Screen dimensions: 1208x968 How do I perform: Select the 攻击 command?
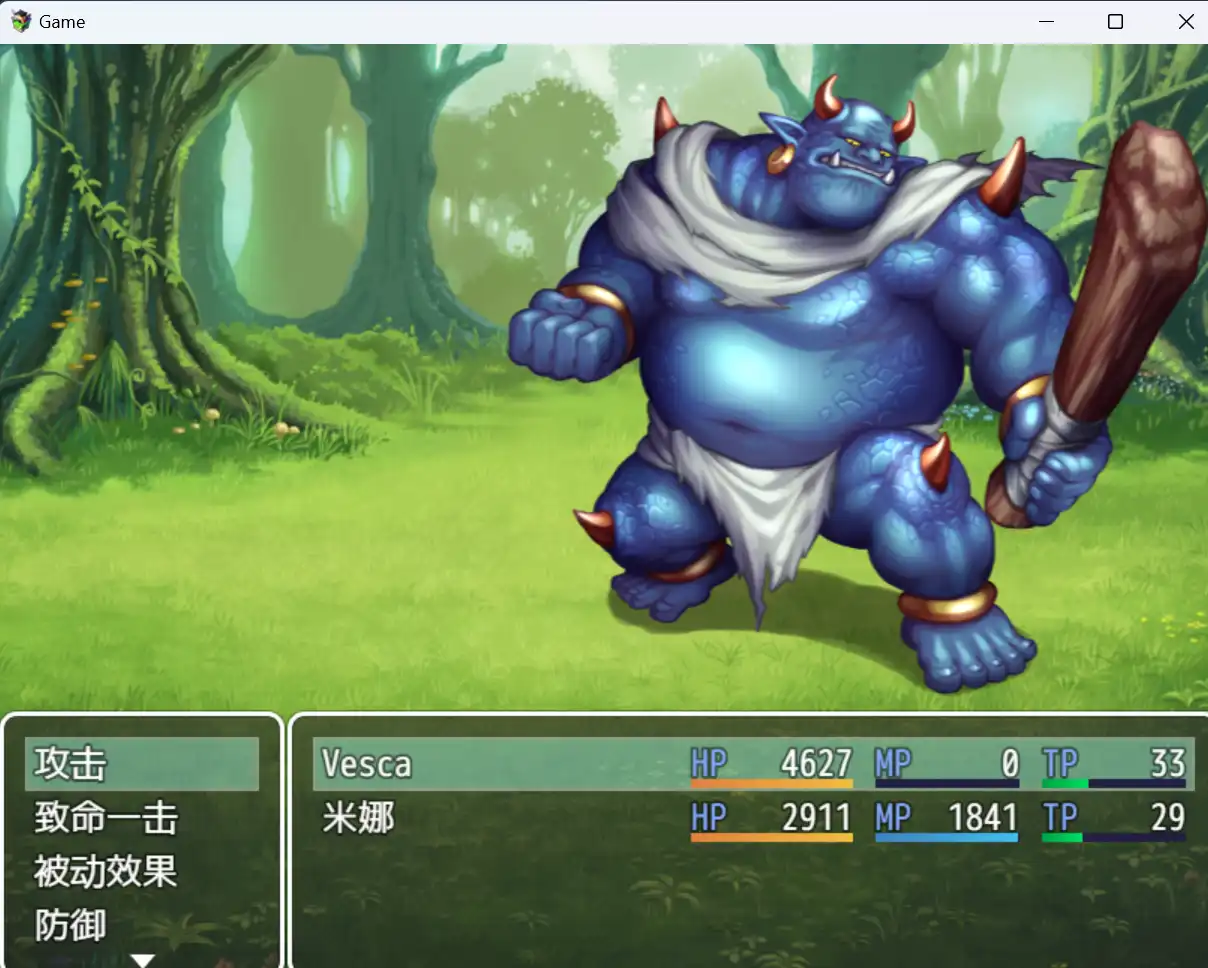[x=141, y=764]
